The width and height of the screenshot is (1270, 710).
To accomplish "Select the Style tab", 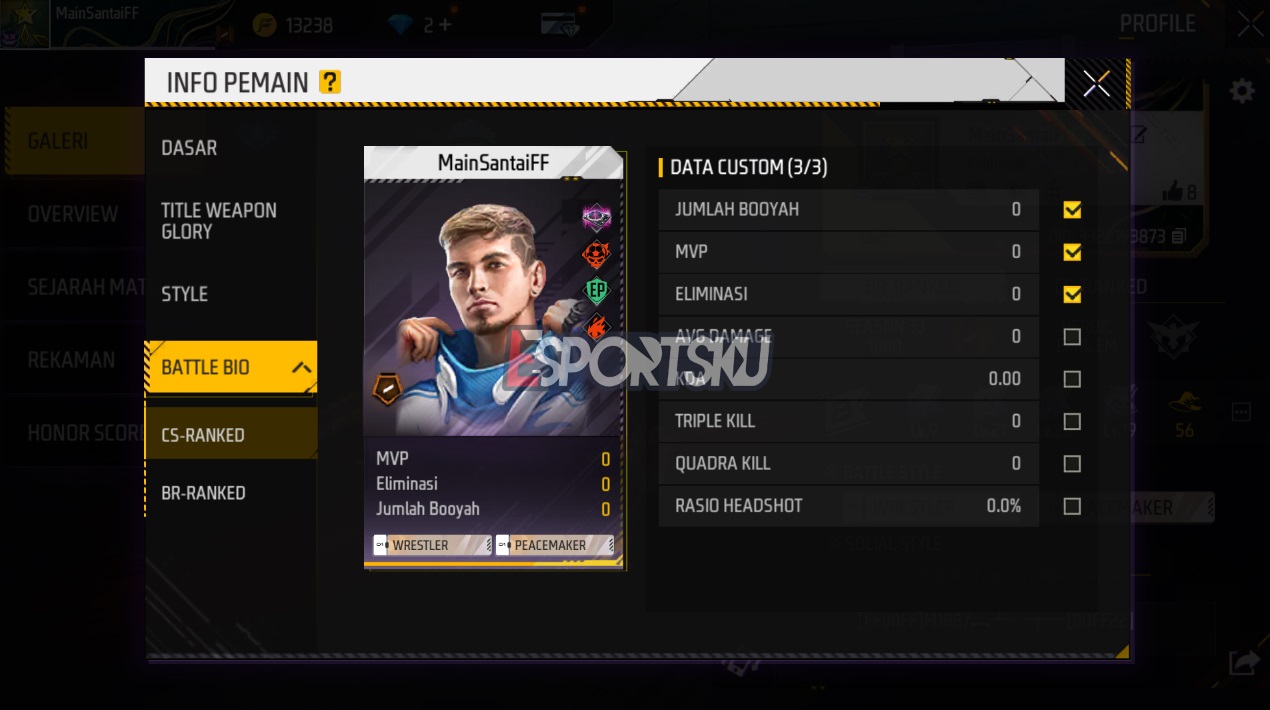I will pyautogui.click(x=185, y=294).
